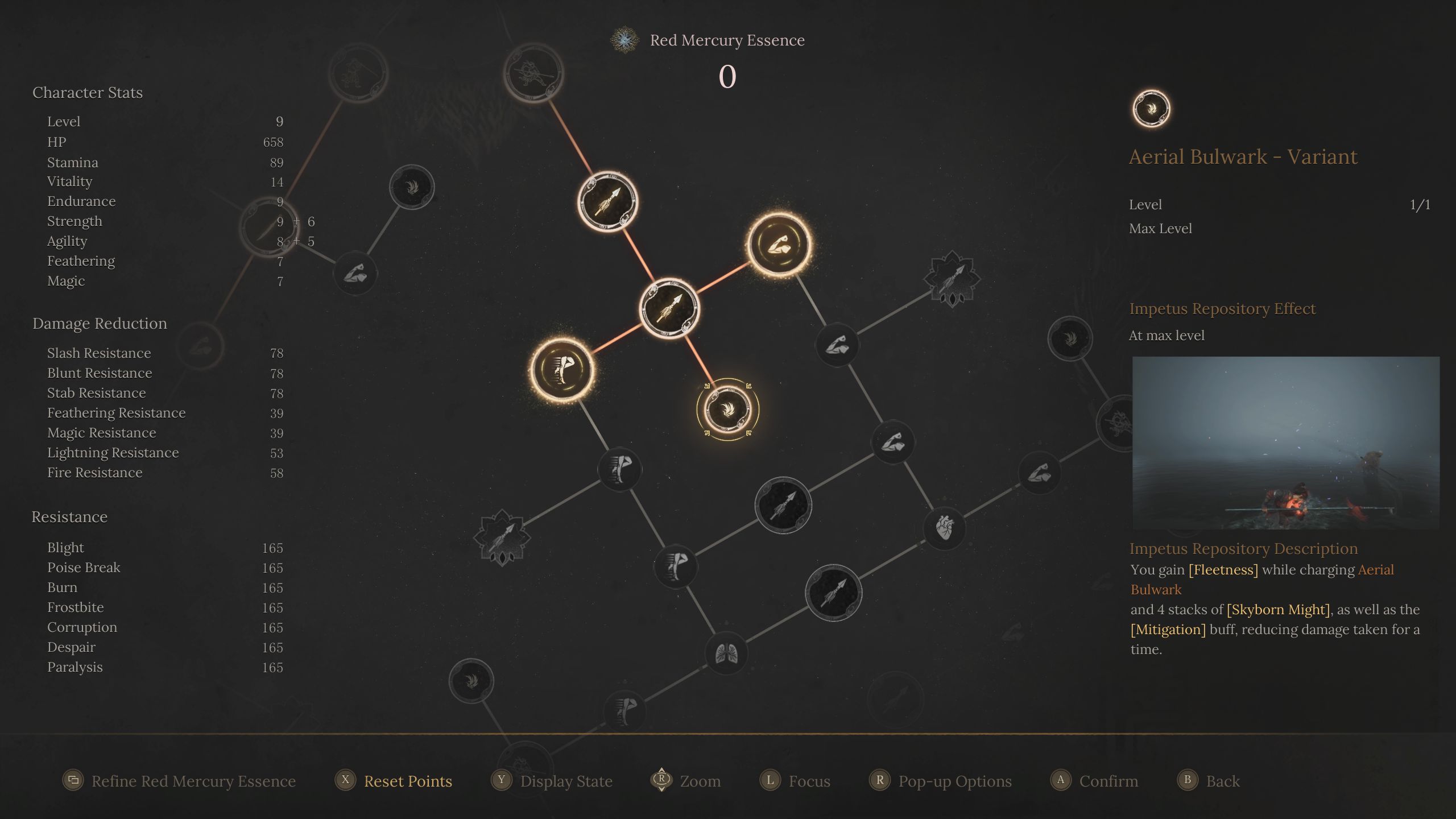Select the lungs skill node
The width and height of the screenshot is (1456, 819).
coord(726,653)
